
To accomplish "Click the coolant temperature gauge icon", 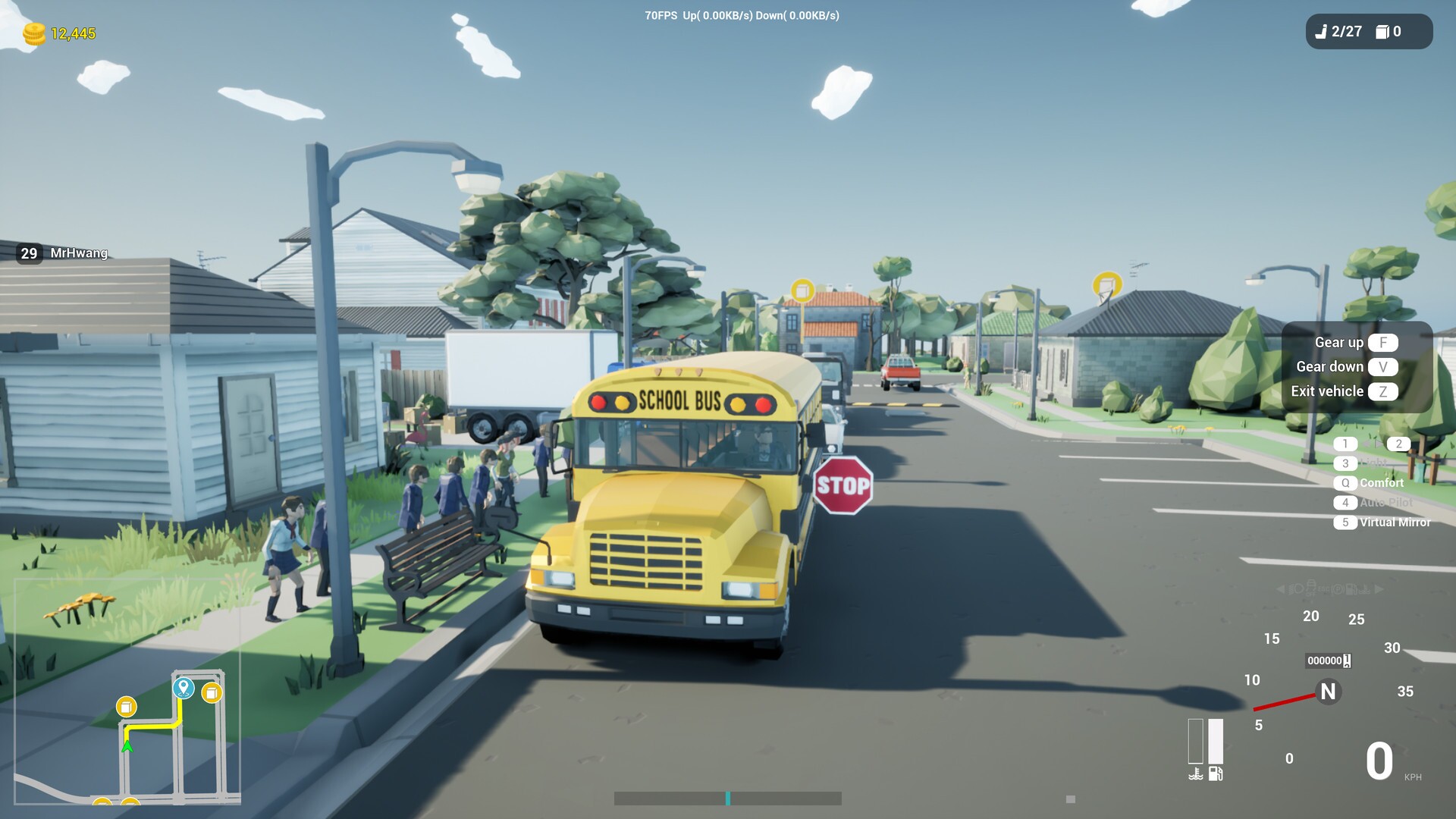I will point(1196,774).
